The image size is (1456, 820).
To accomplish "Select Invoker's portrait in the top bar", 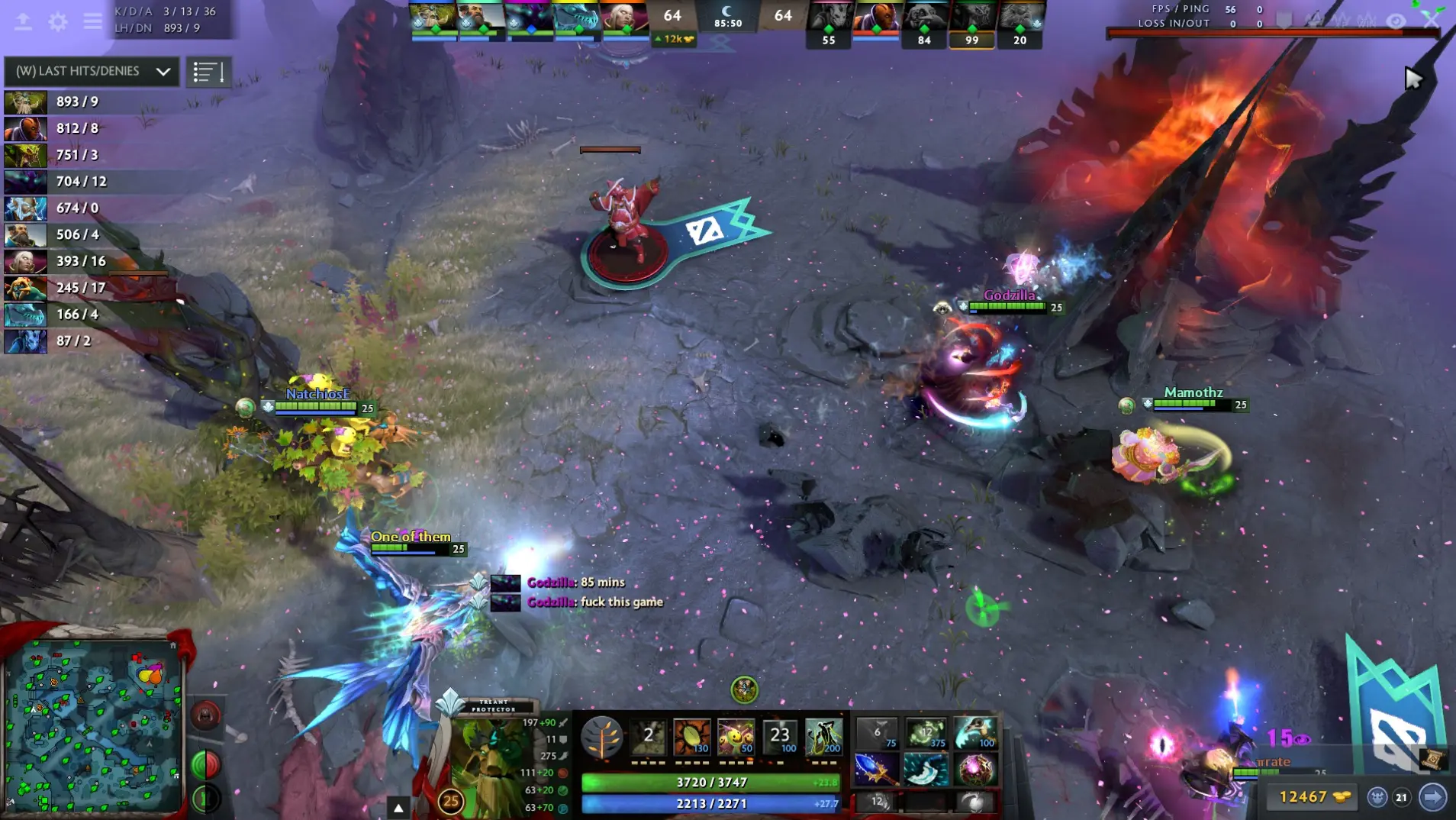I will coord(623,17).
